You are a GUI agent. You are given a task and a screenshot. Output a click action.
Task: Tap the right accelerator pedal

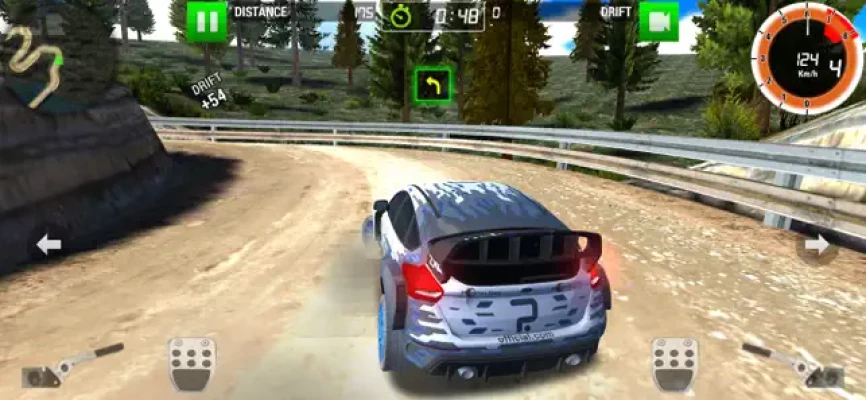coord(674,363)
